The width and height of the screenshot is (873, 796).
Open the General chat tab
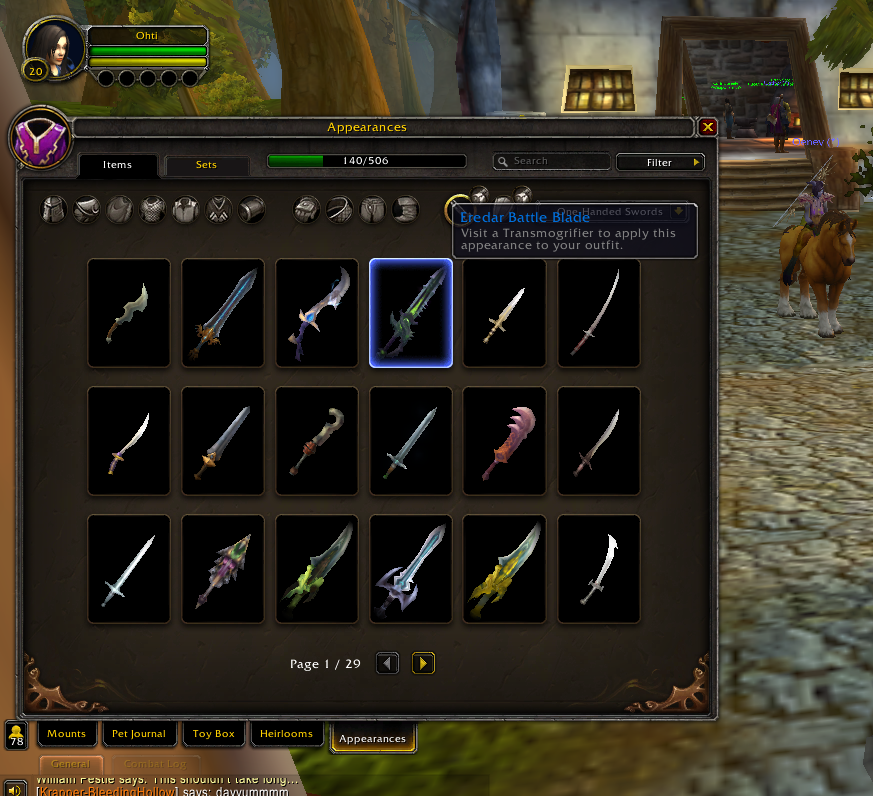[71, 765]
